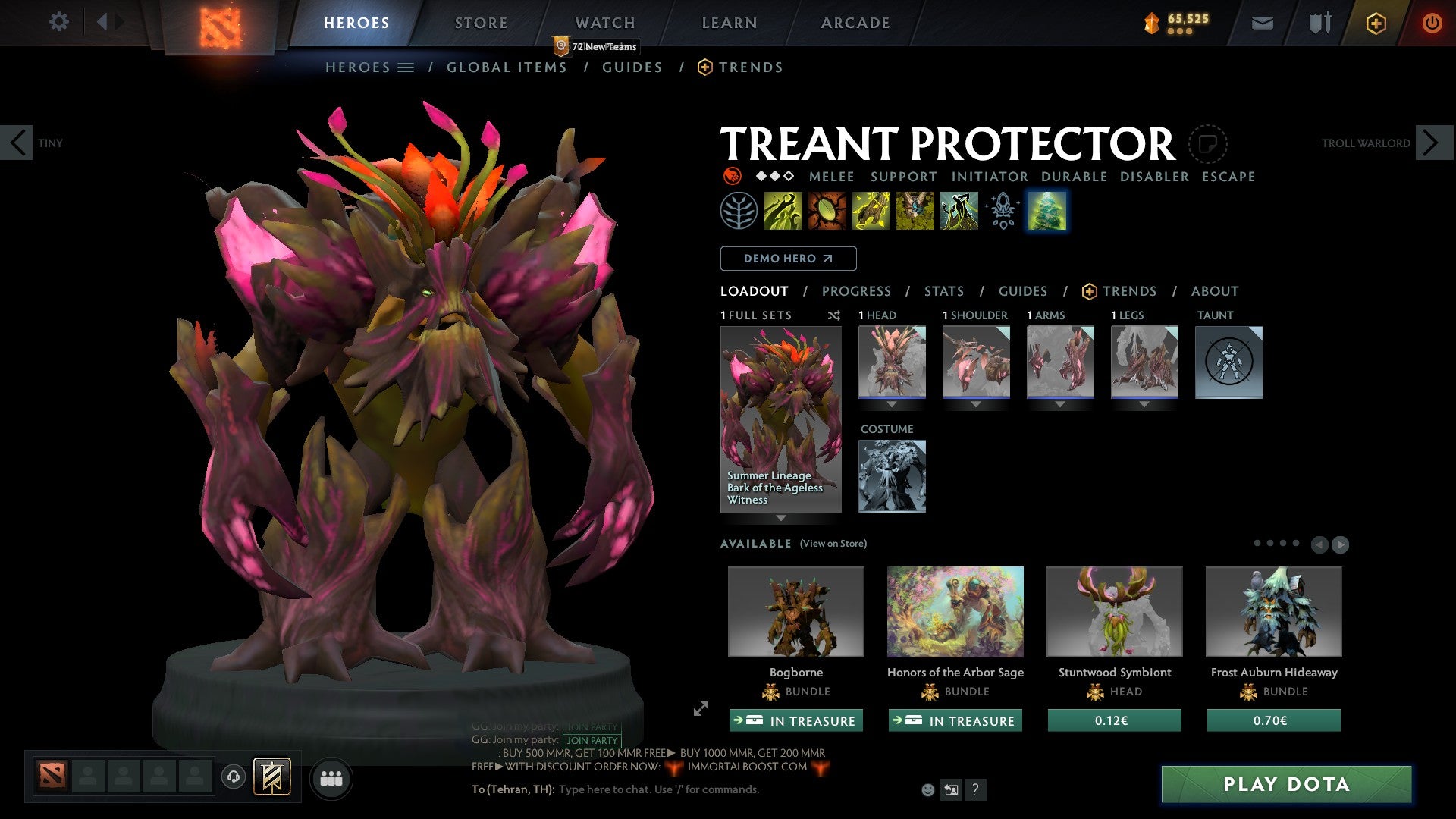Open the Watch menu in top navigation
1456x819 pixels.
coord(604,22)
